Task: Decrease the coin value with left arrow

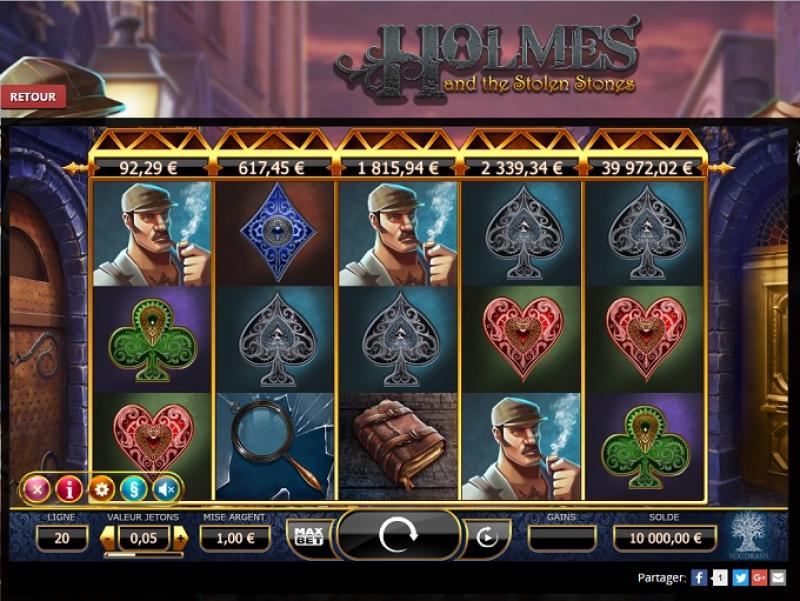Action: (108, 538)
